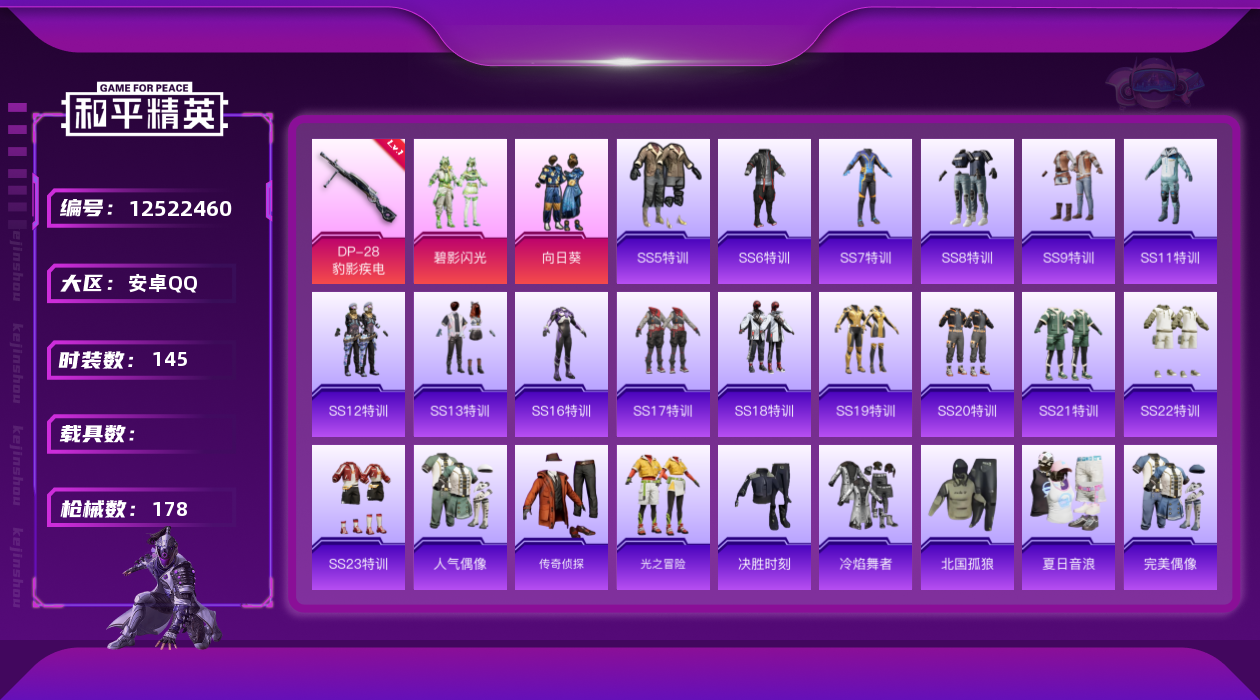Click the SS19特训 yellow outfit card
Viewport: 1260px width, 700px height.
coord(865,364)
